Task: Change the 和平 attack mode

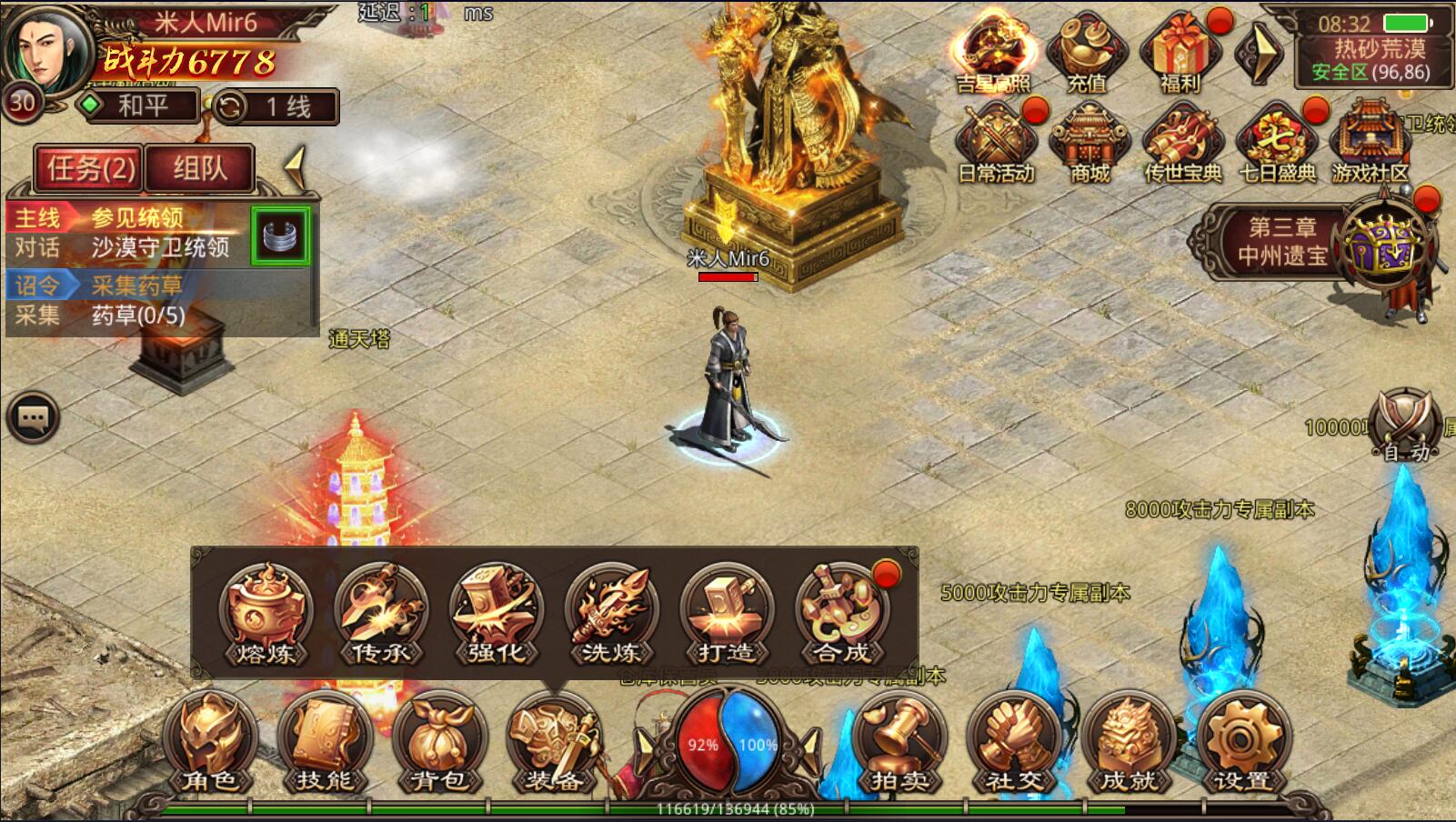Action: click(x=139, y=106)
